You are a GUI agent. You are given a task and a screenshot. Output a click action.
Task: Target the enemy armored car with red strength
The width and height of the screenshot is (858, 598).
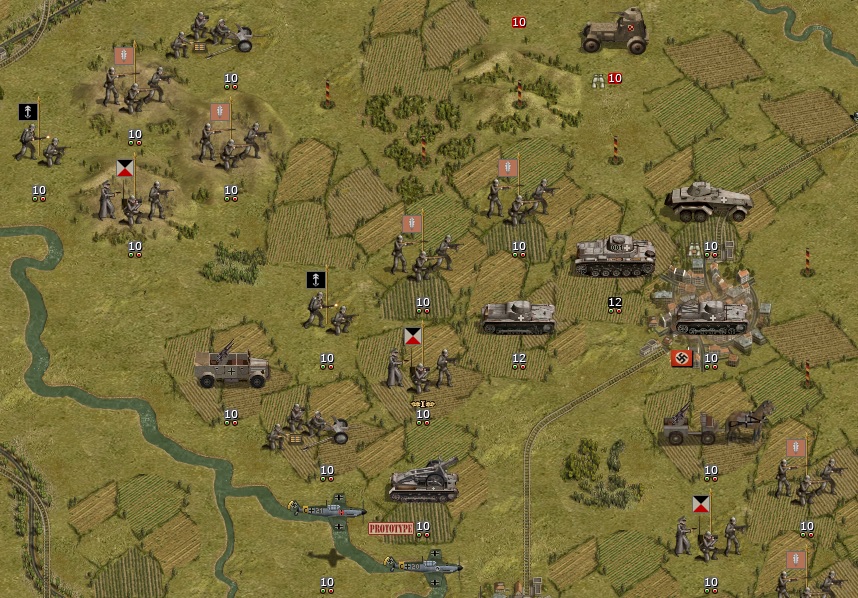click(x=614, y=32)
